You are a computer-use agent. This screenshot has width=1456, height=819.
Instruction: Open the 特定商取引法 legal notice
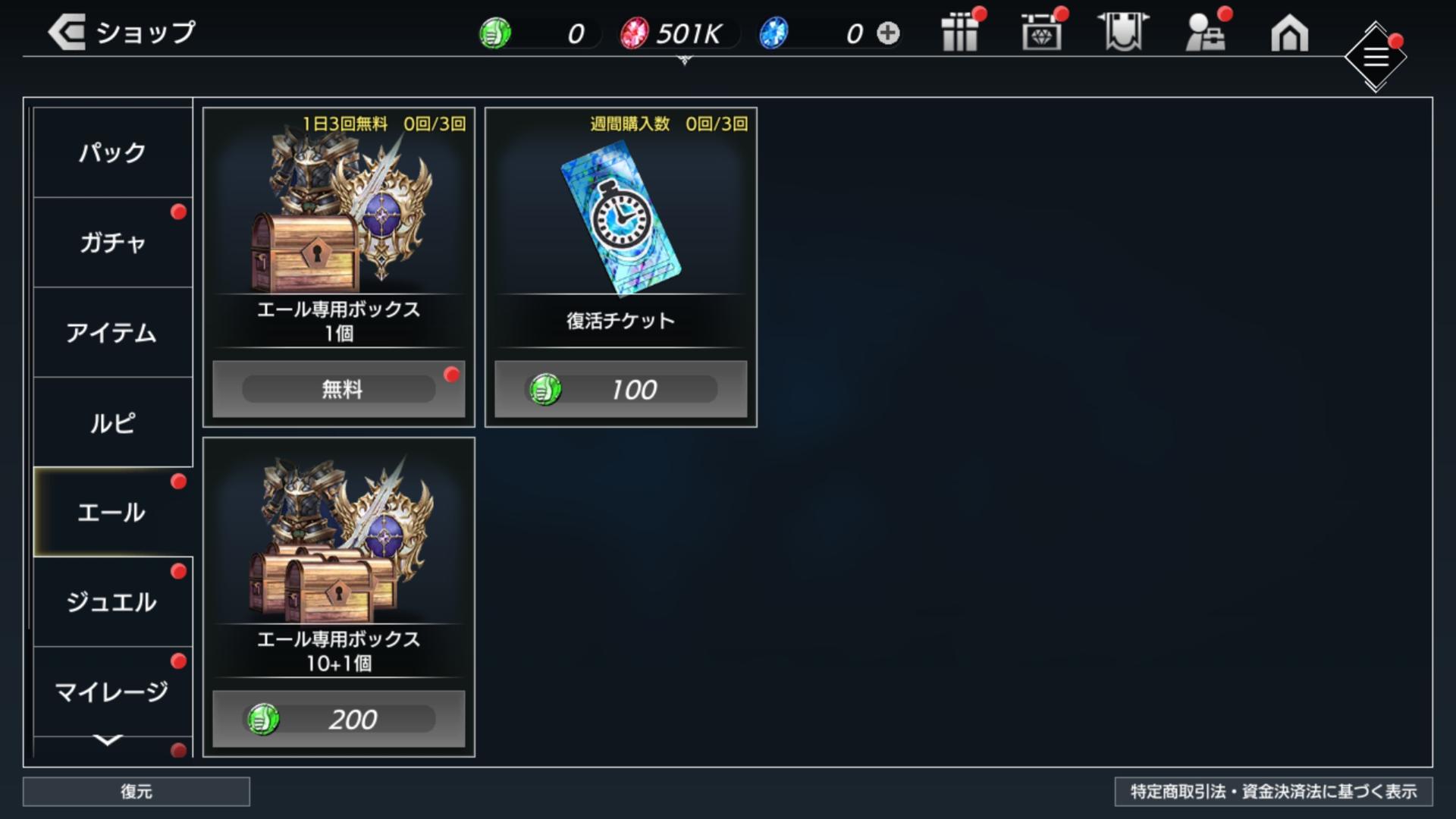1273,792
